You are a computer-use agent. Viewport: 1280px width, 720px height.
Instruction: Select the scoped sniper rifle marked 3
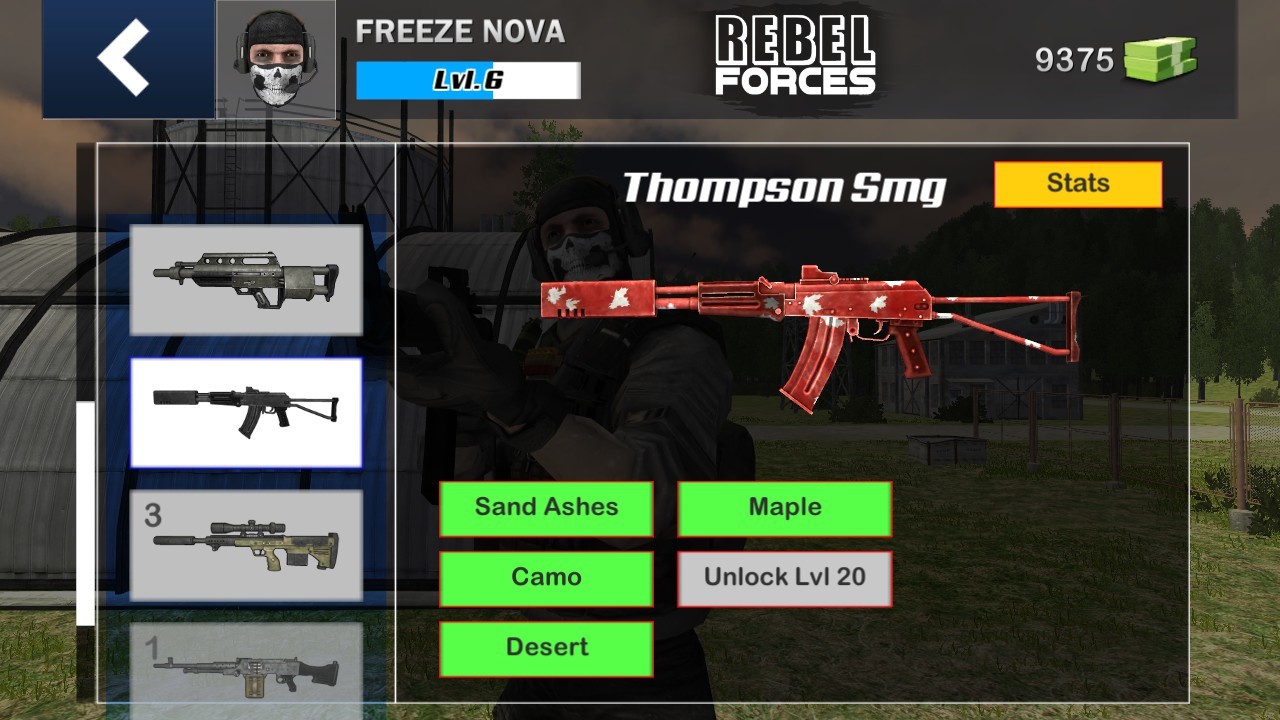(x=247, y=548)
